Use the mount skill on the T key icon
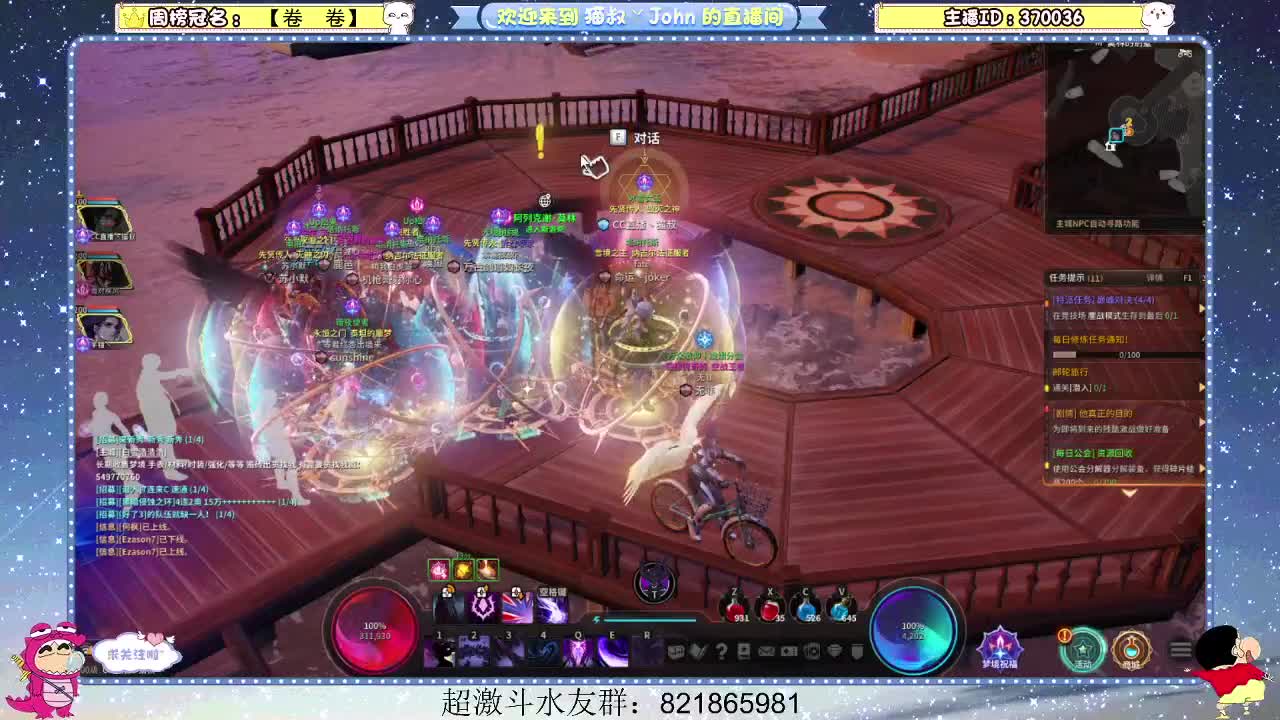Image resolution: width=1280 pixels, height=720 pixels. tap(653, 582)
